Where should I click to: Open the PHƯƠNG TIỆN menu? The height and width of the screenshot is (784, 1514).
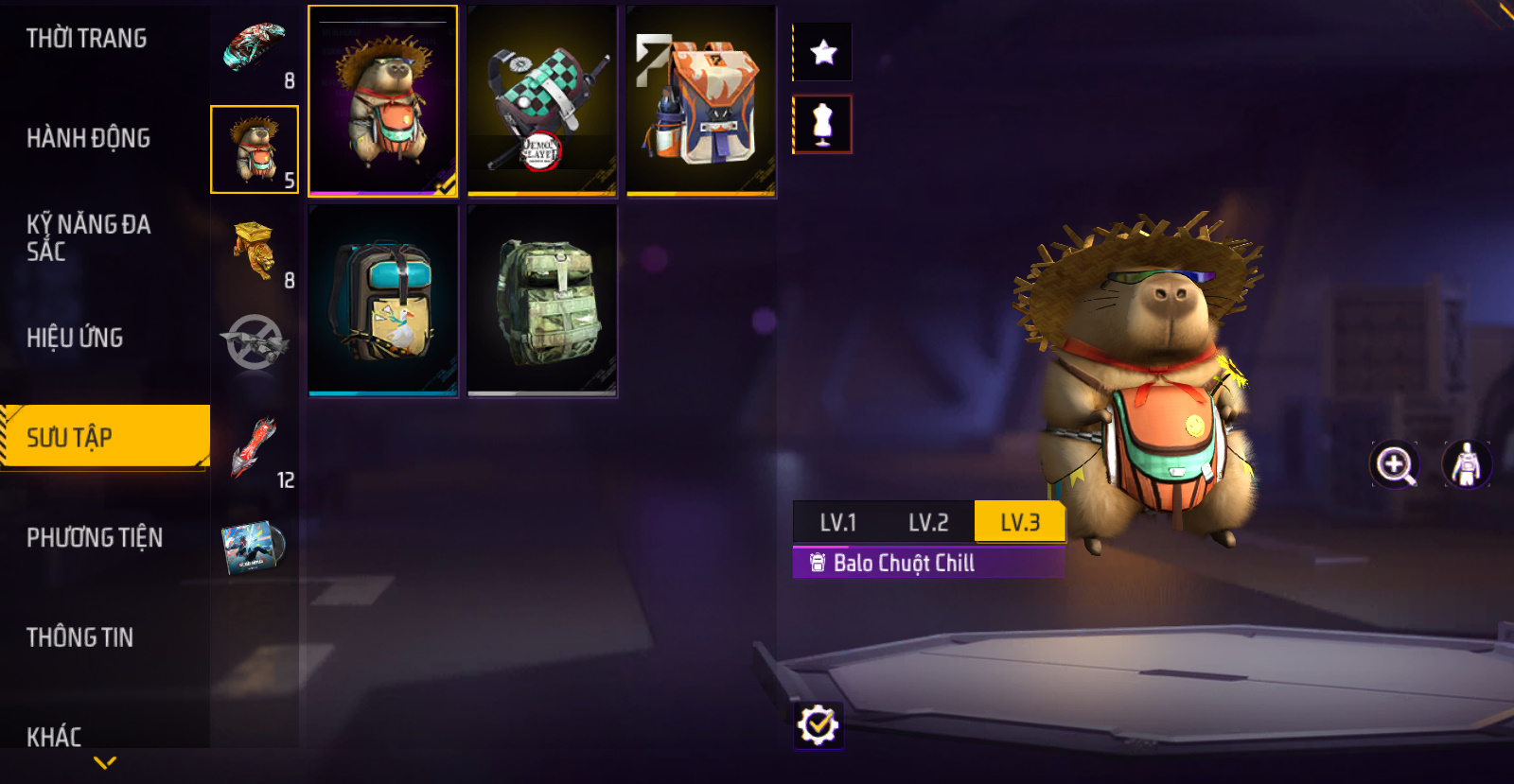coord(95,537)
